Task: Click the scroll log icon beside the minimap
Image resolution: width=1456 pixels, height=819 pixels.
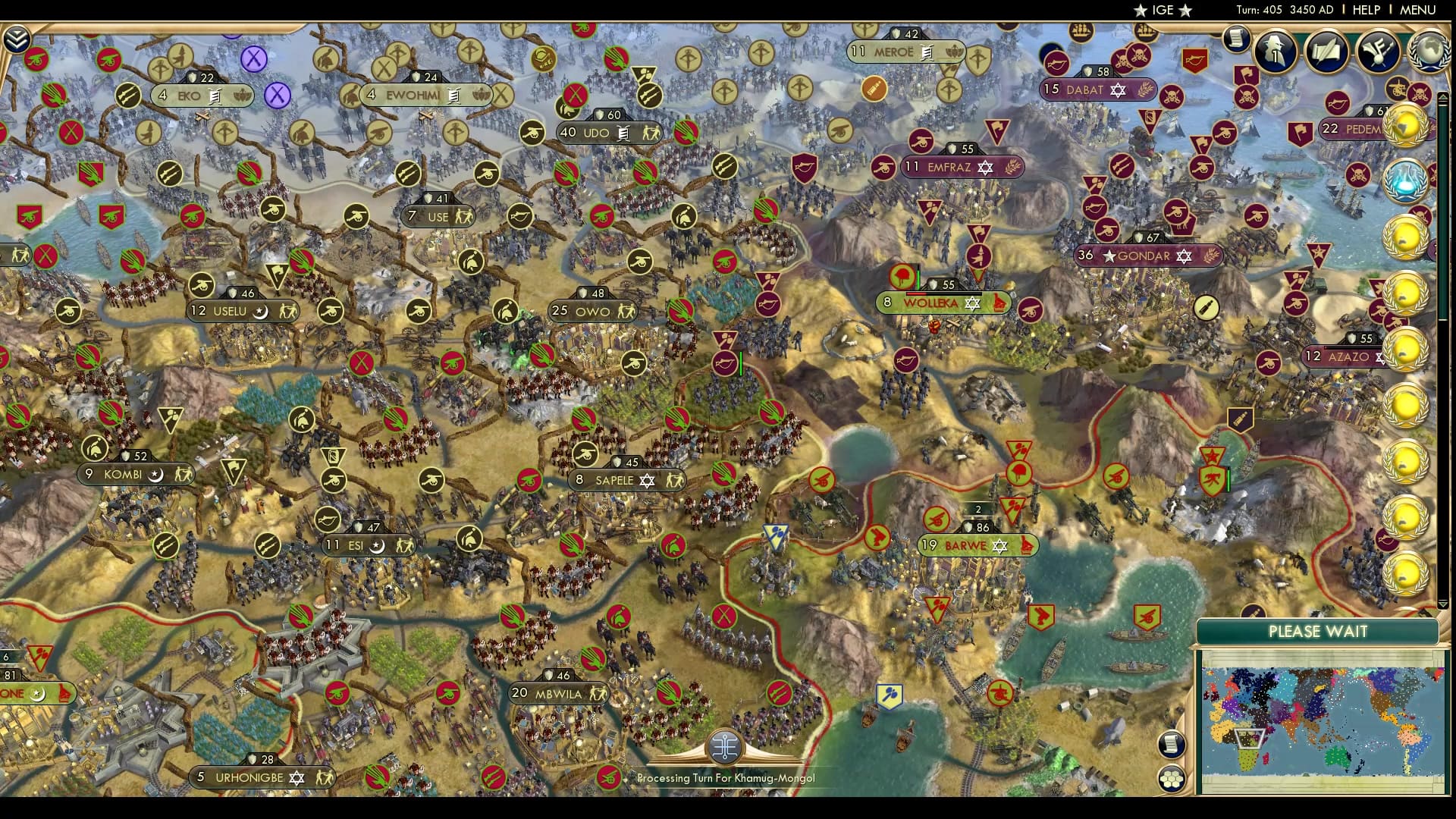Action: pyautogui.click(x=1171, y=744)
